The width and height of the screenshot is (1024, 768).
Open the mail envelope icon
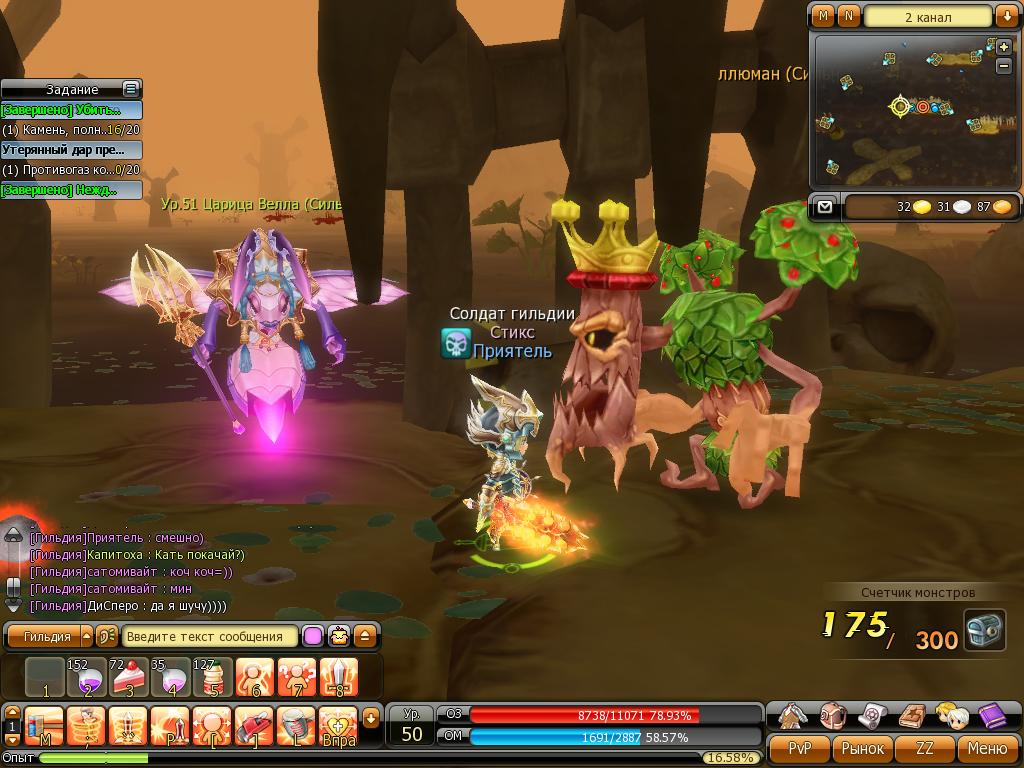[824, 207]
